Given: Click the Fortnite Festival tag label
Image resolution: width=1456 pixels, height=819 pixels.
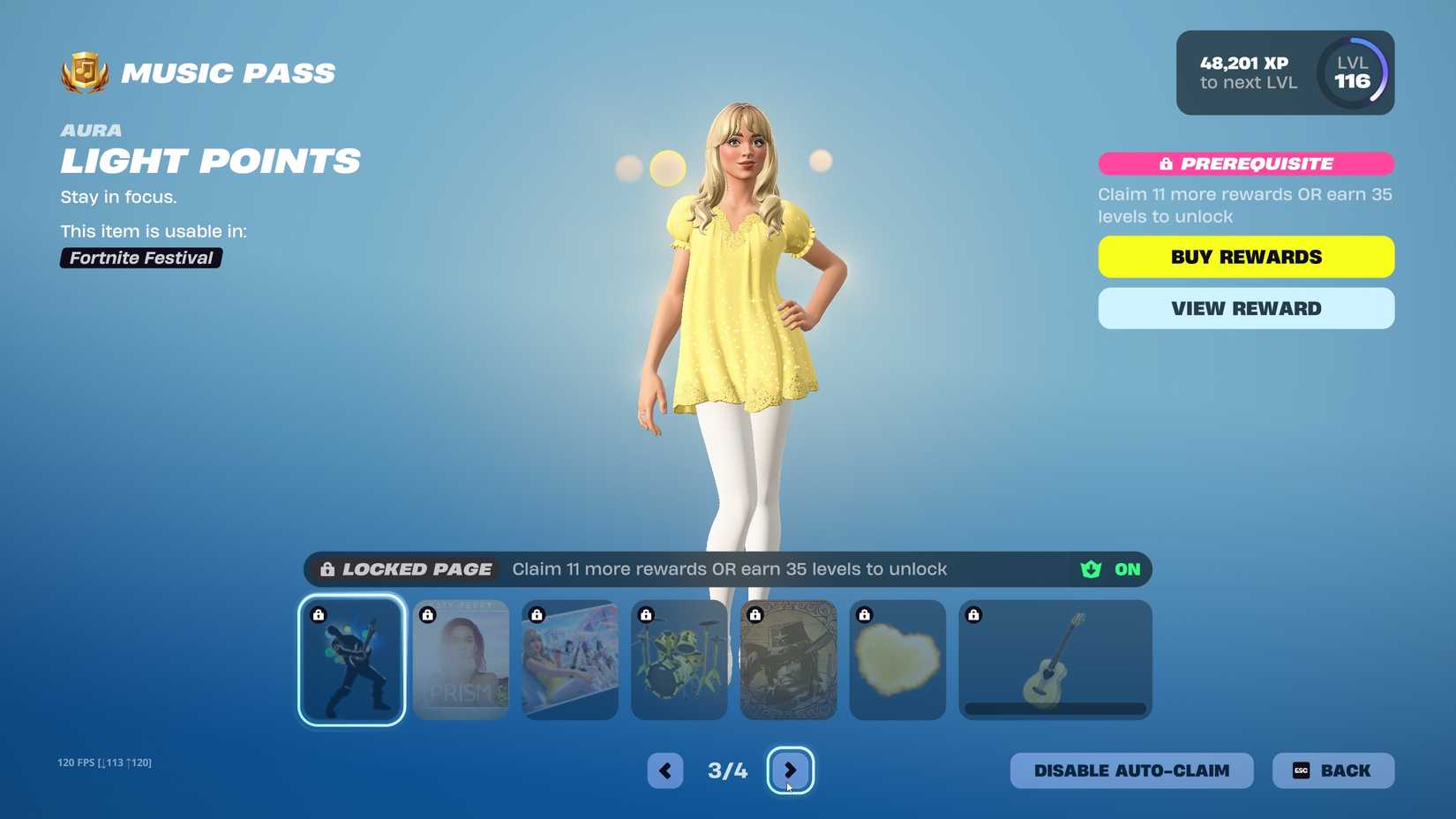Looking at the screenshot, I should click(140, 258).
